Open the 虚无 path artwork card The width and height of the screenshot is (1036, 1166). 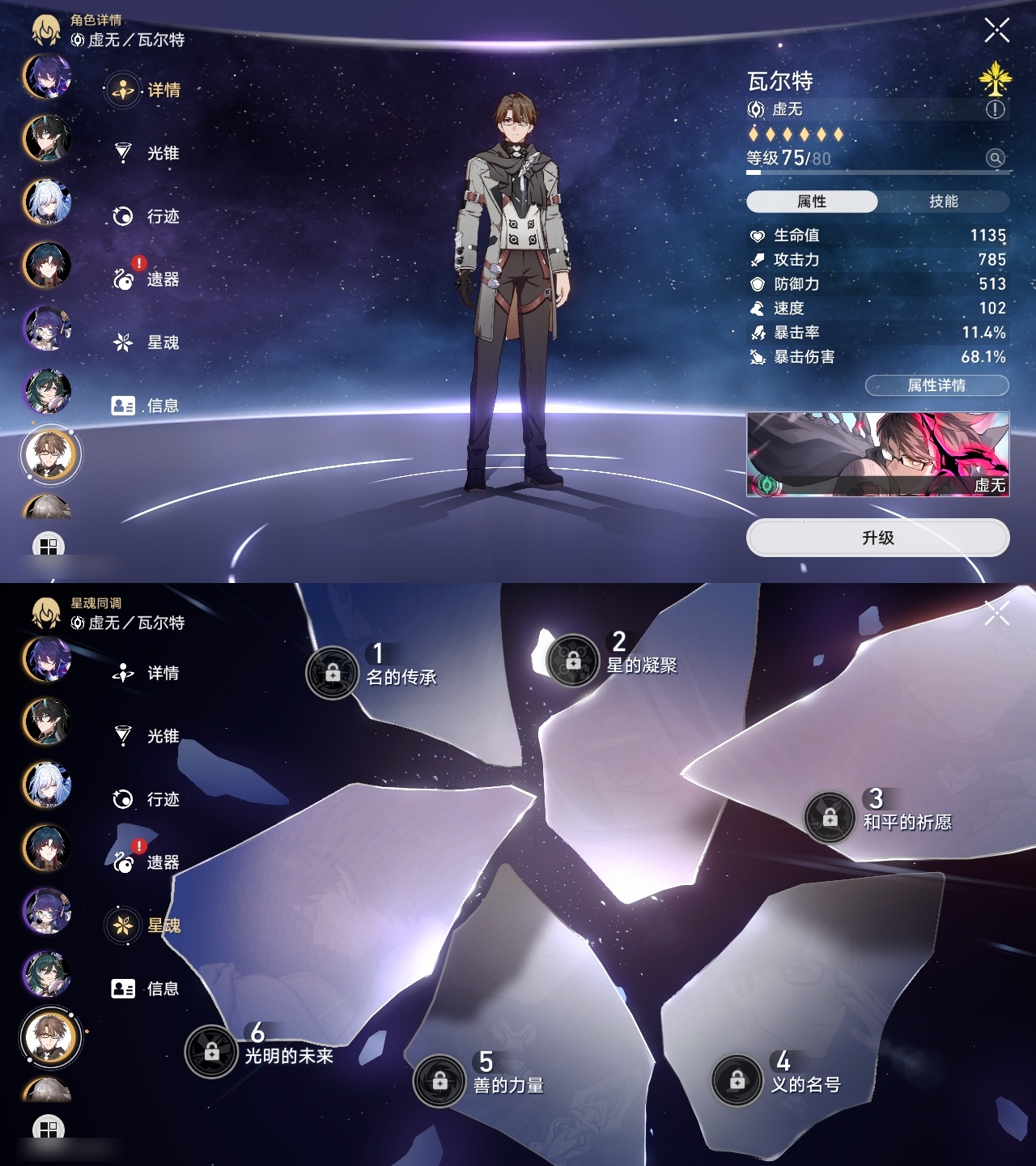(x=877, y=454)
